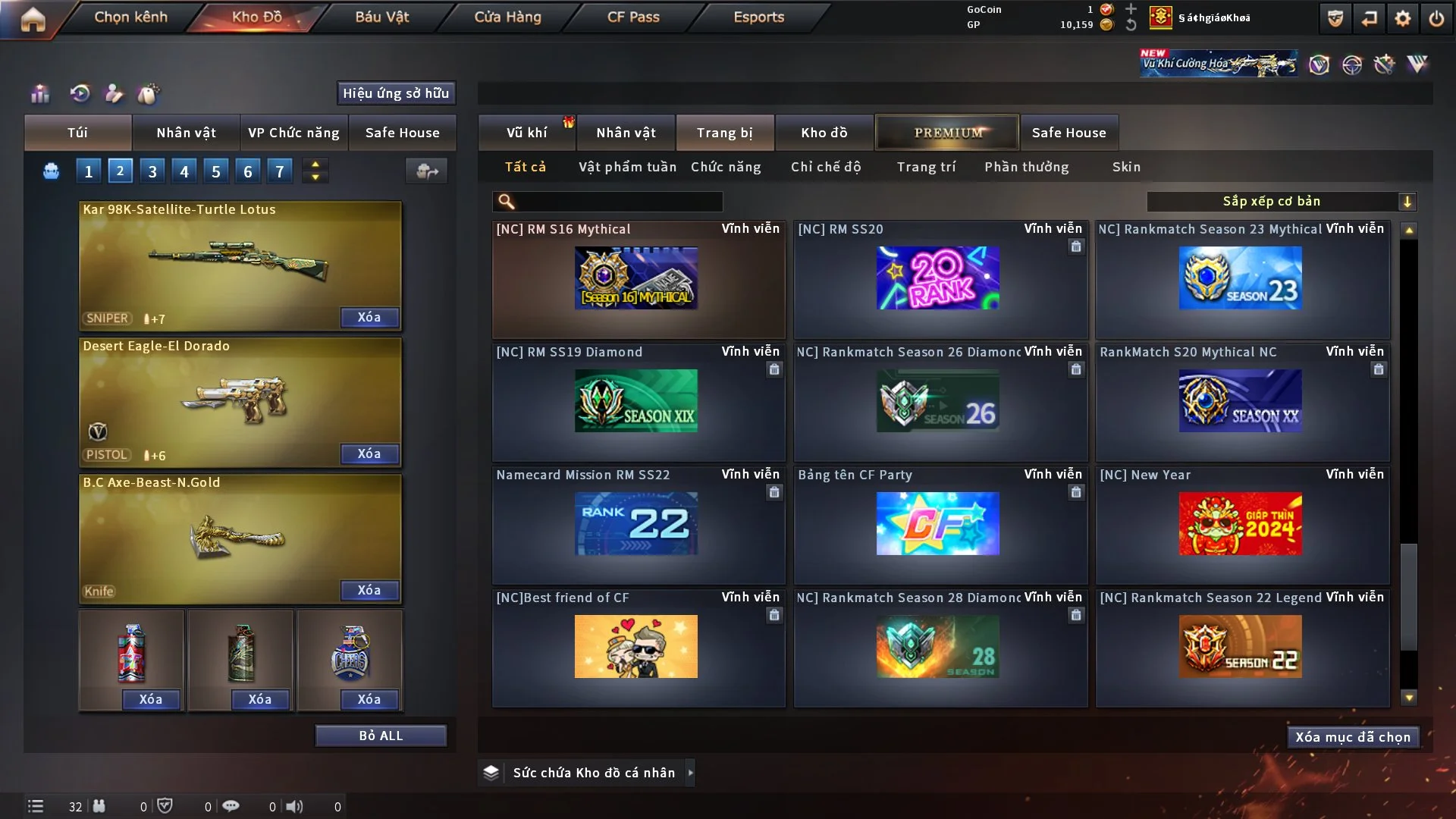The image size is (1456, 819).
Task: Switch to the Báu Vật tab
Action: 381,17
